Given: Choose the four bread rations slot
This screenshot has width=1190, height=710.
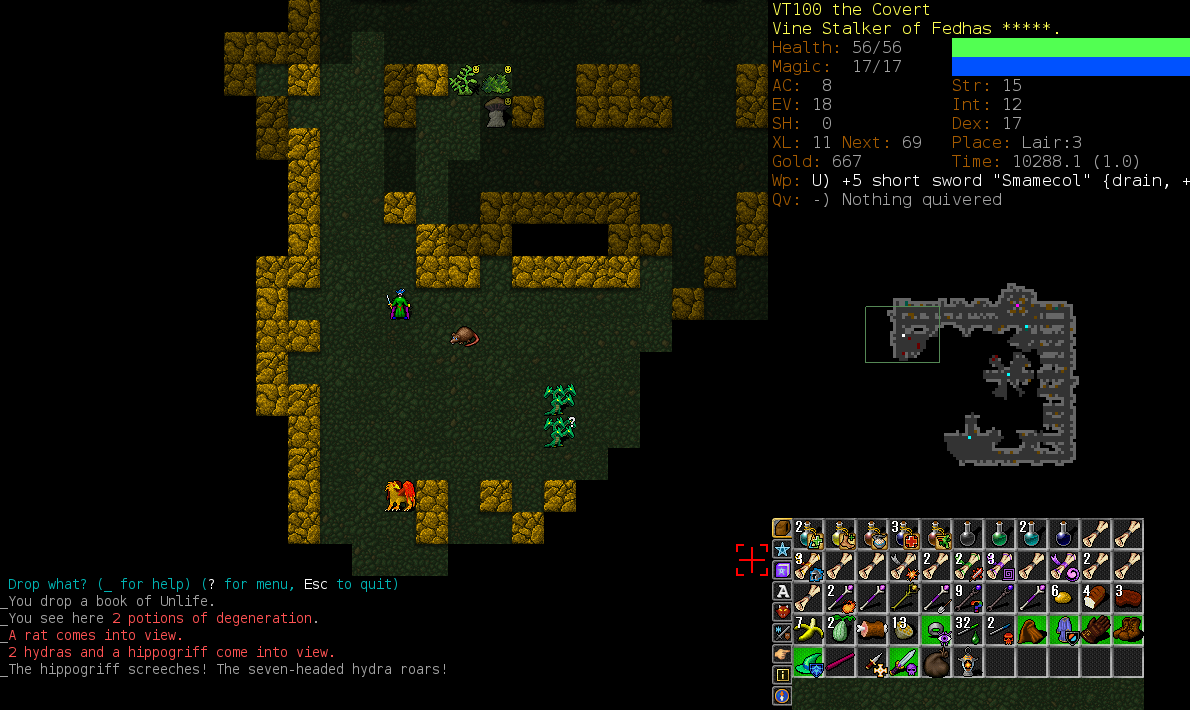Looking at the screenshot, I should (1096, 598).
